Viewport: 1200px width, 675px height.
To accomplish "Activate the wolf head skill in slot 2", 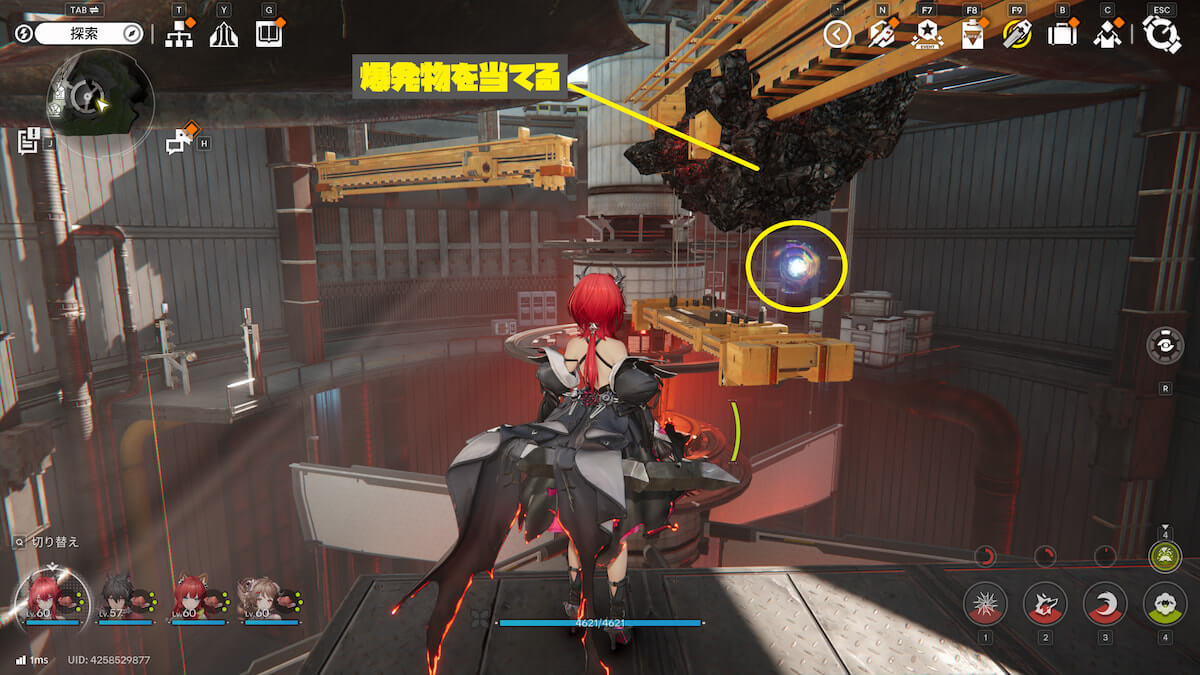I will tap(1045, 603).
